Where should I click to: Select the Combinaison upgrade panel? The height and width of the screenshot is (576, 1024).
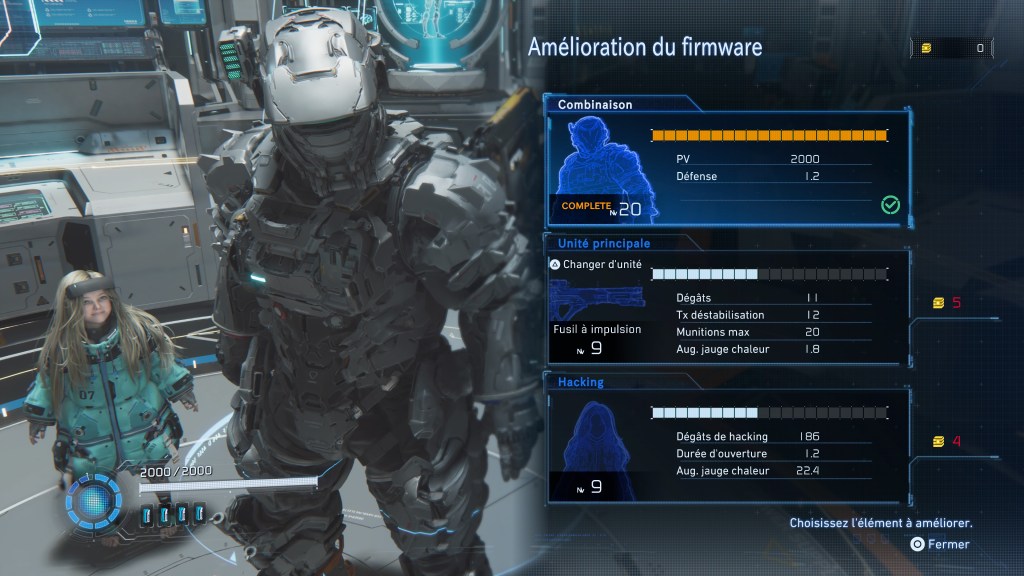(728, 165)
